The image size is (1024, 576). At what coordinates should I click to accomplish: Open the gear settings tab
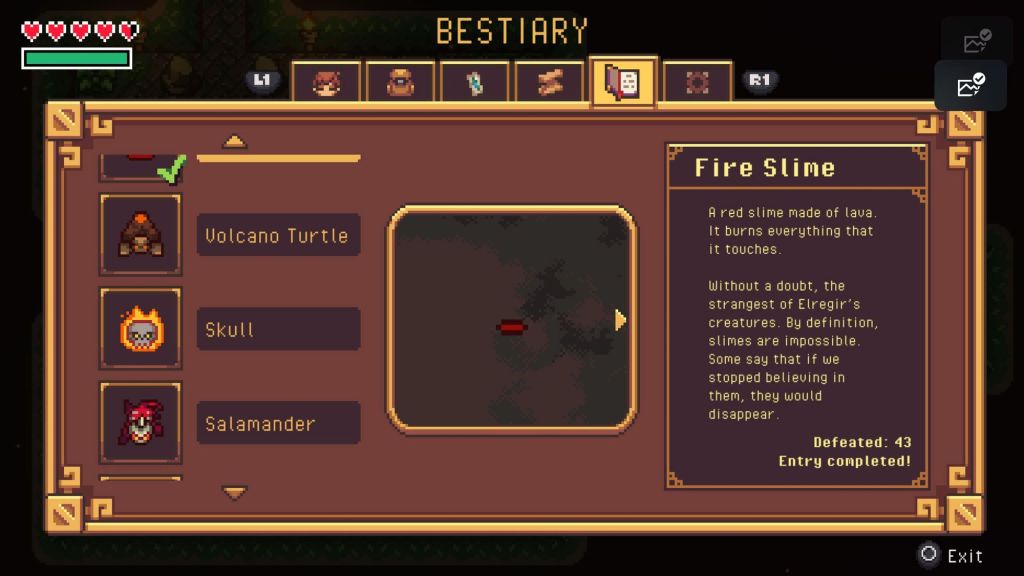(x=697, y=83)
